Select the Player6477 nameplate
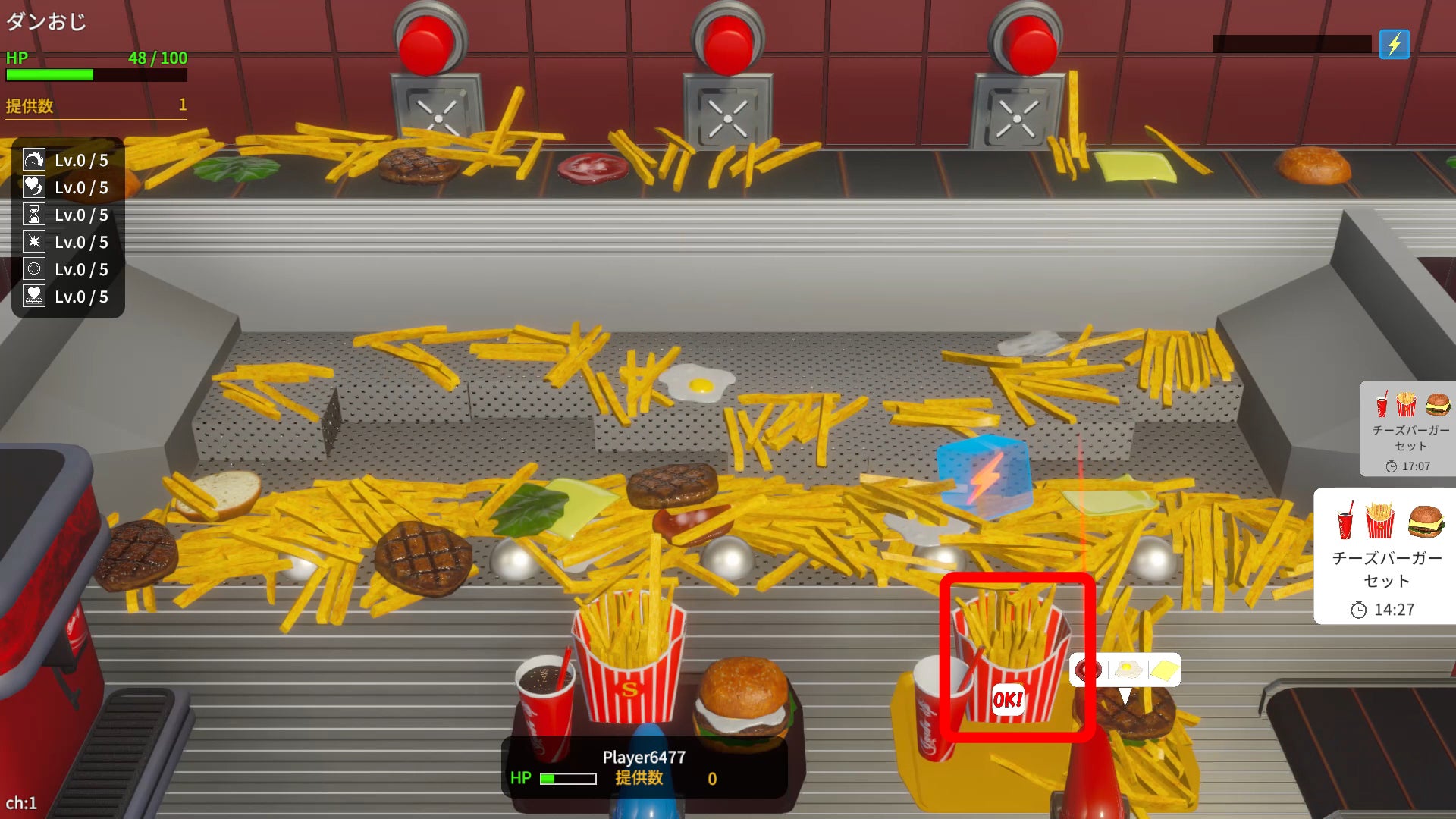This screenshot has height=819, width=1456. click(644, 767)
